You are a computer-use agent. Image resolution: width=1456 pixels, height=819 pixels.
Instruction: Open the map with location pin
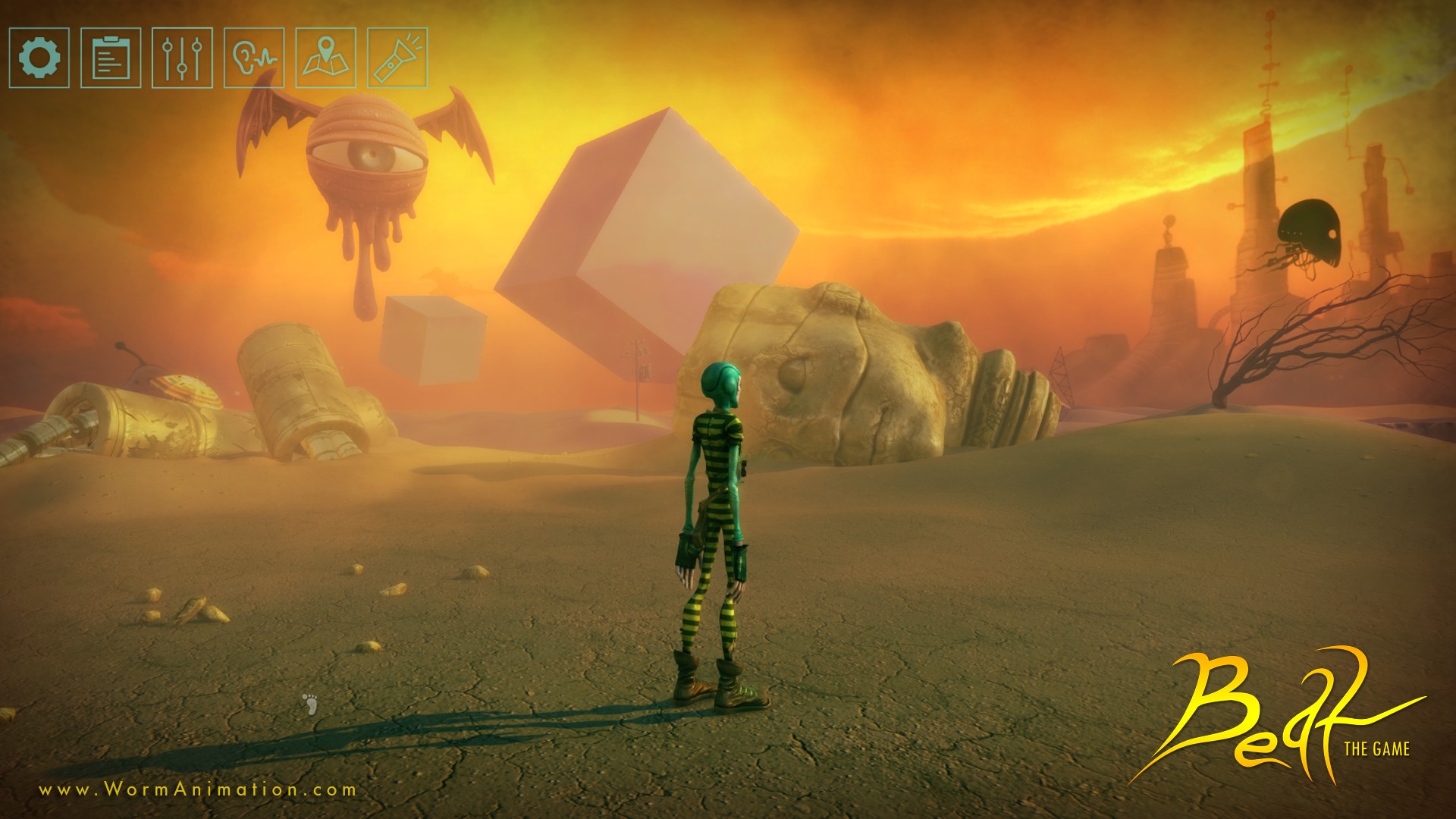325,58
